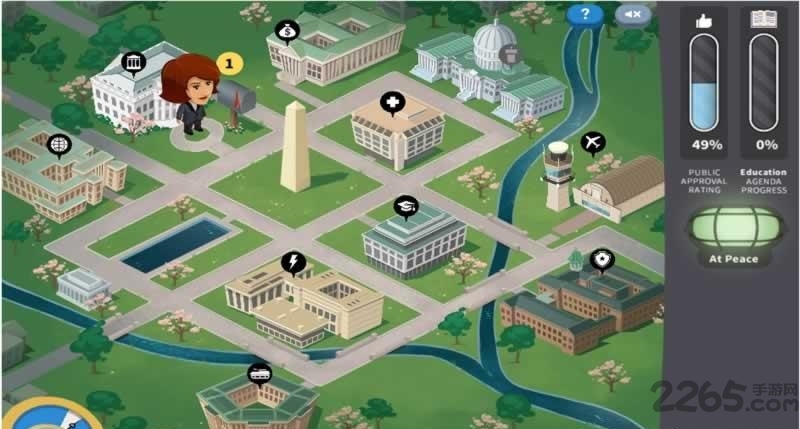The width and height of the screenshot is (800, 429).
Task: Select the shield badge building marker
Action: [600, 260]
